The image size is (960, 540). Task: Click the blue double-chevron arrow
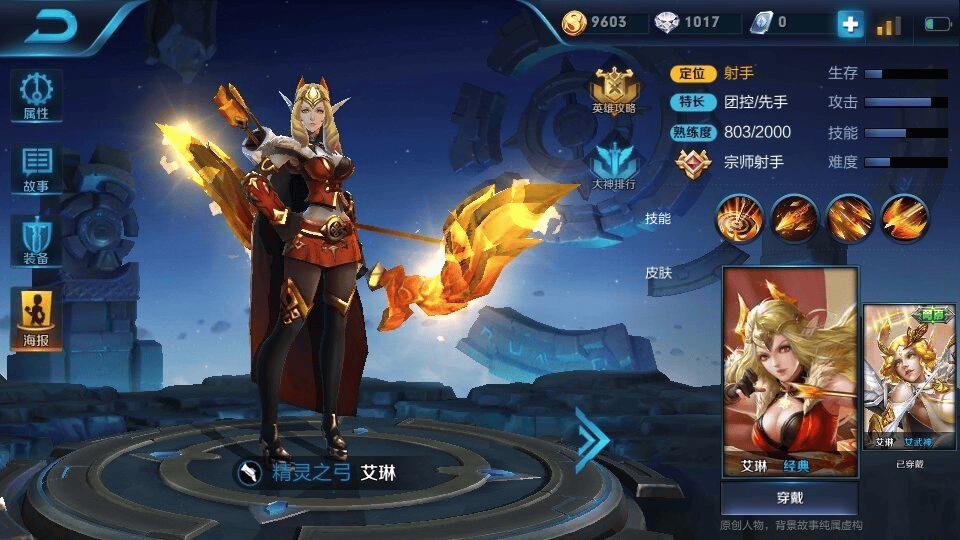[591, 439]
